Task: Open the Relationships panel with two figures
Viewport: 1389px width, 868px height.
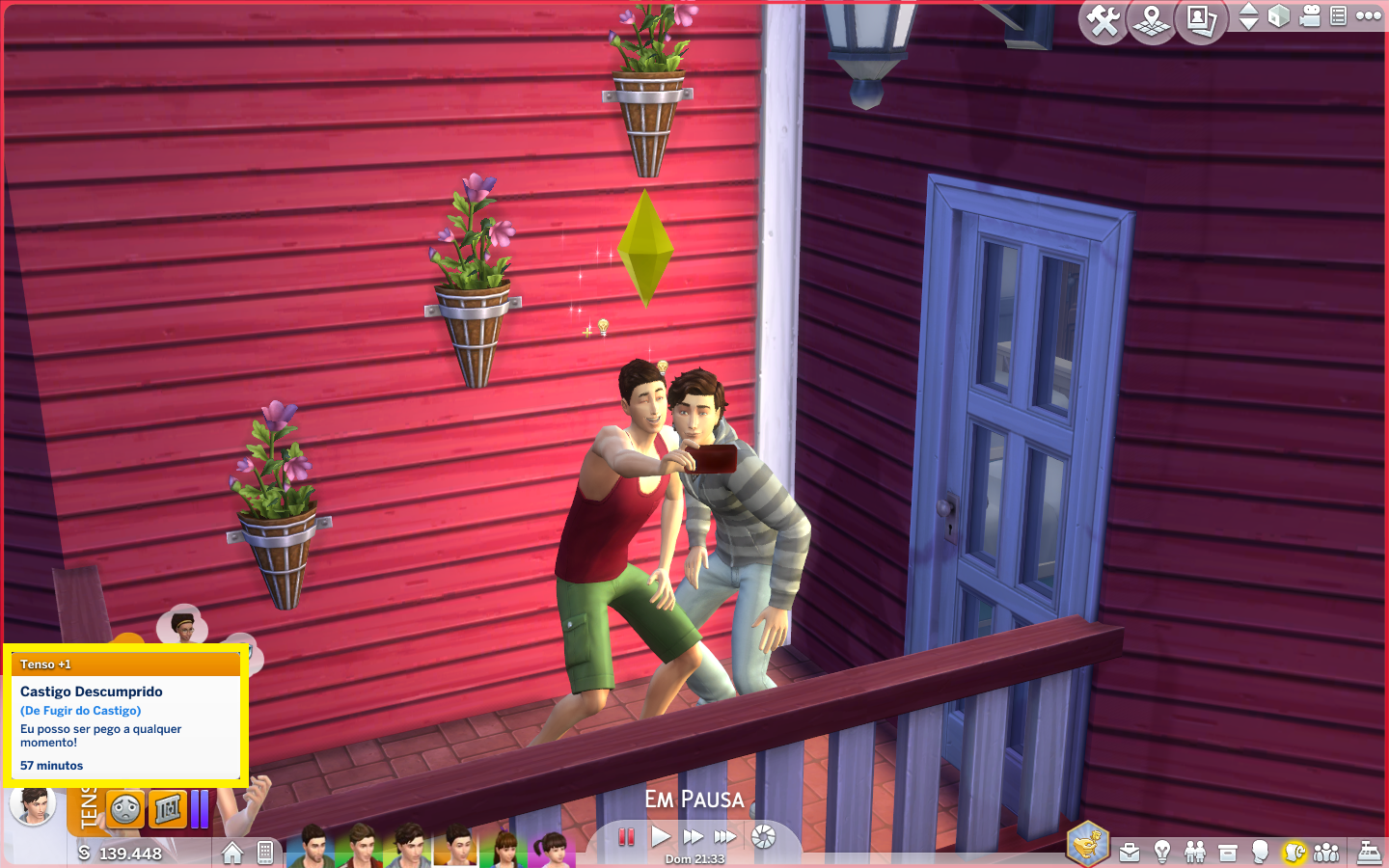Action: [x=1195, y=853]
